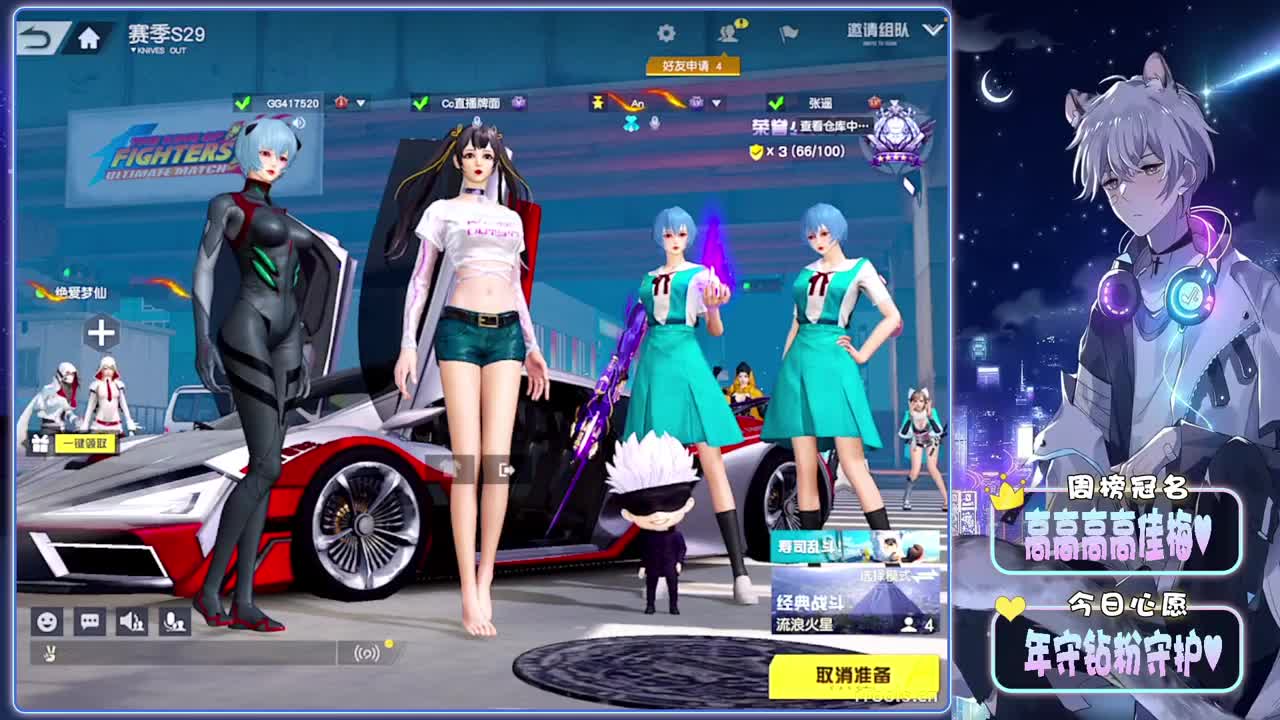Toggle the voice channel ((o)) indicator
The width and height of the screenshot is (1280, 720).
[367, 653]
